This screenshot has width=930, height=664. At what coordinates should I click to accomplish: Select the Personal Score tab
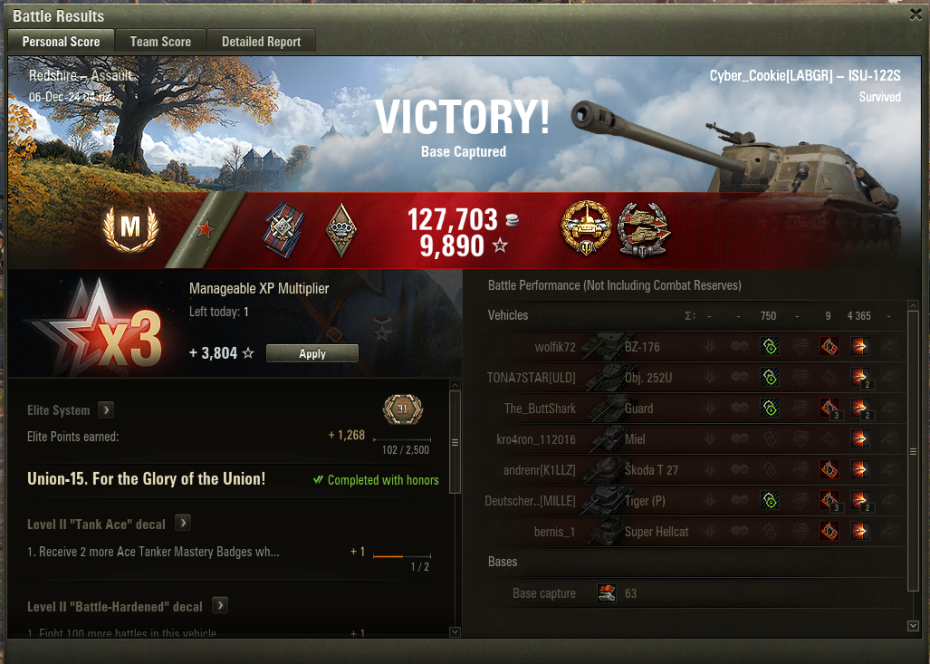click(x=61, y=41)
